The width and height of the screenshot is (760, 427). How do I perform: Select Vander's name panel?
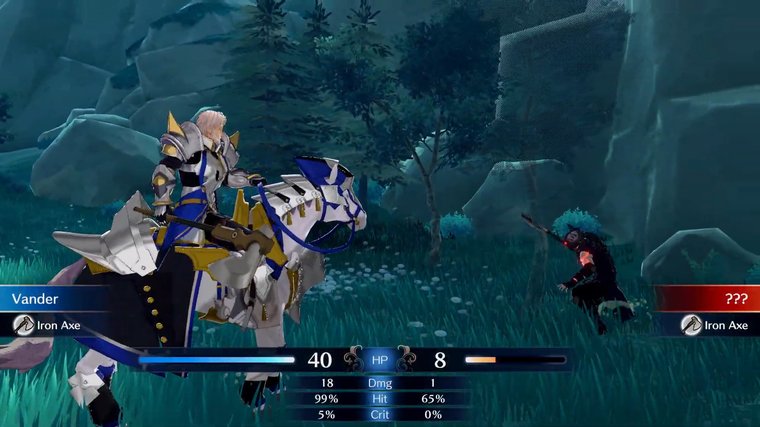(50, 298)
